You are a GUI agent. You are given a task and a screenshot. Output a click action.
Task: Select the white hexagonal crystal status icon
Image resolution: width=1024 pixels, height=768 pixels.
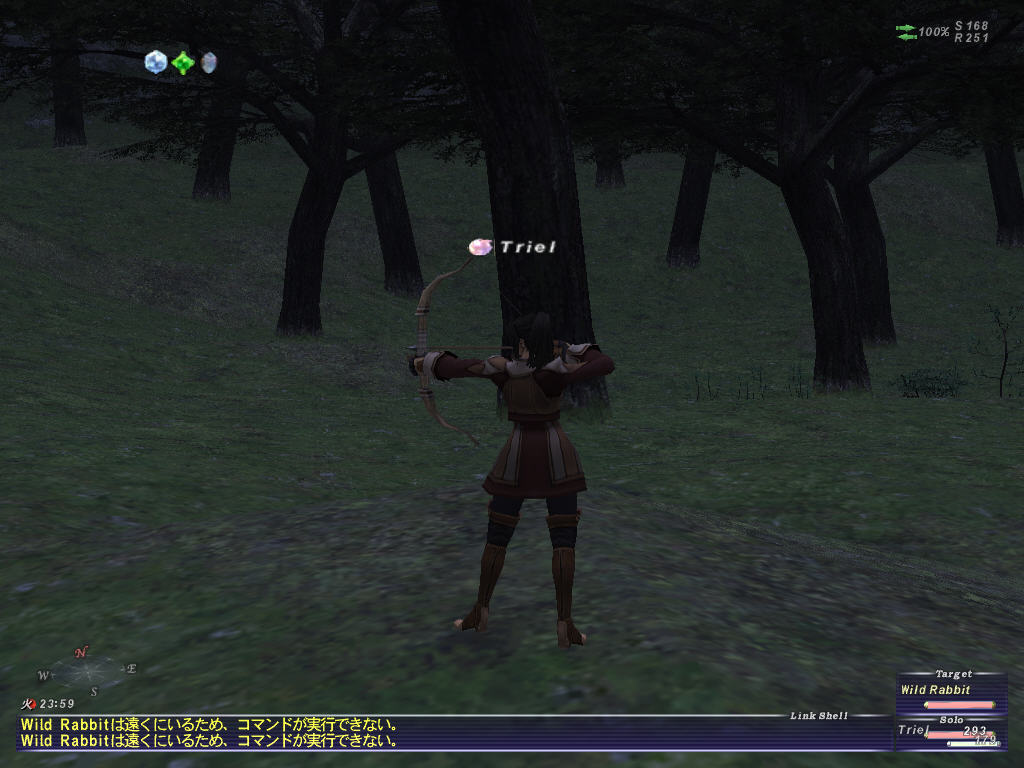click(x=155, y=62)
